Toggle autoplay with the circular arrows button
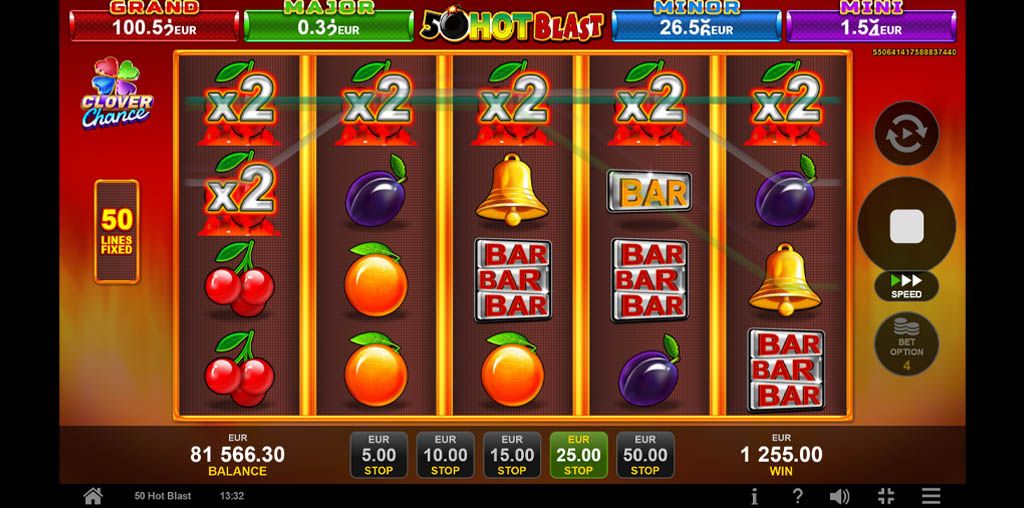This screenshot has height=508, width=1024. (906, 133)
